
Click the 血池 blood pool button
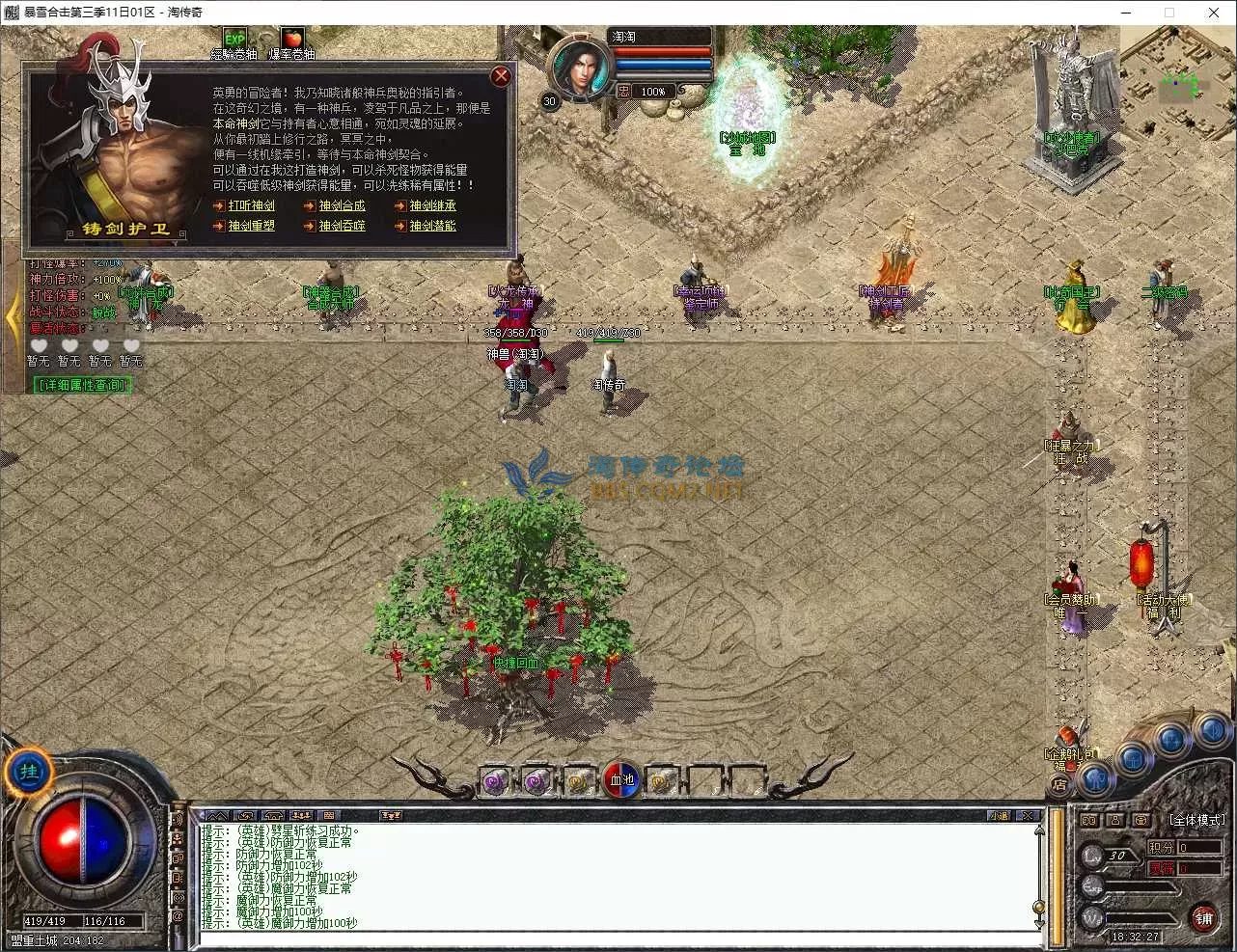pos(622,779)
